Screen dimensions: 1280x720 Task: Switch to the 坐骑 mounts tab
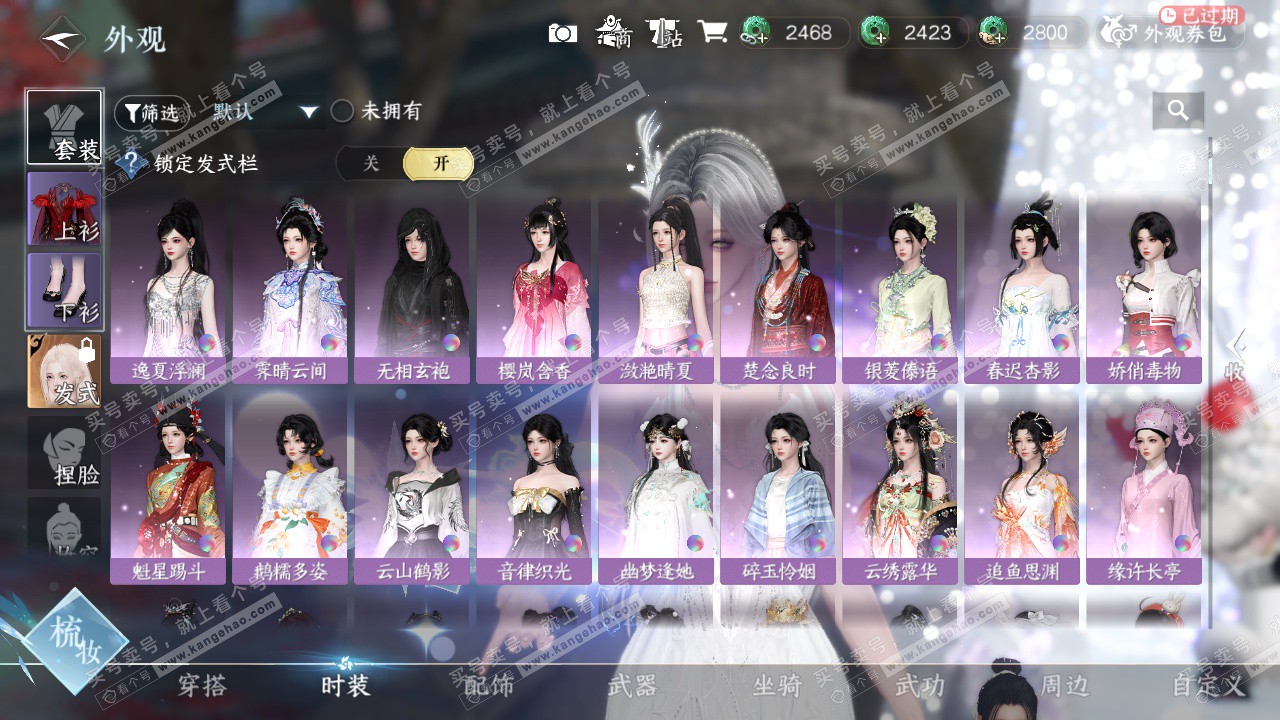tap(777, 686)
